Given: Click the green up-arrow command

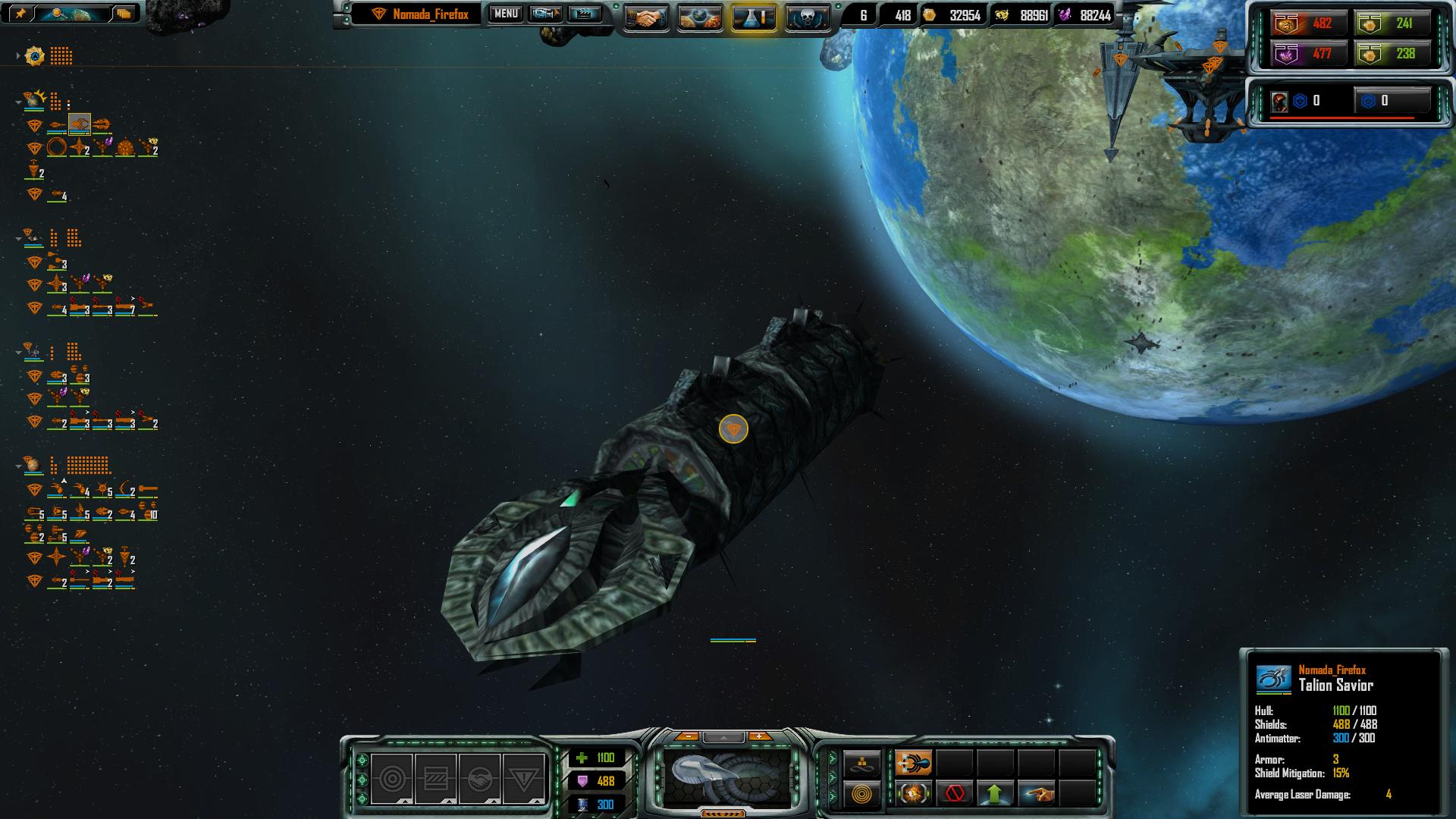Looking at the screenshot, I should pyautogui.click(x=995, y=794).
